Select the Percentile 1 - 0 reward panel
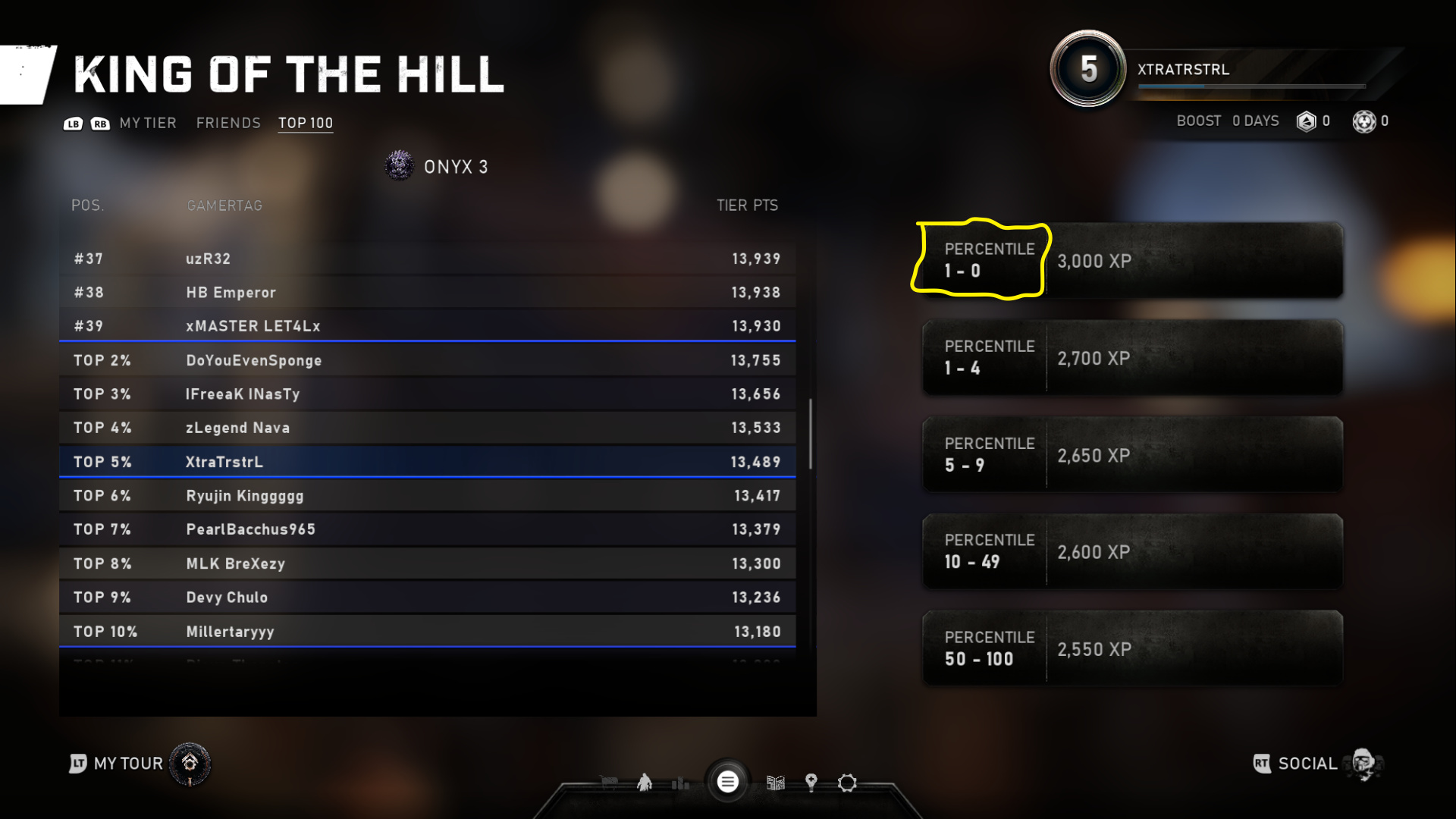 [x=1132, y=260]
